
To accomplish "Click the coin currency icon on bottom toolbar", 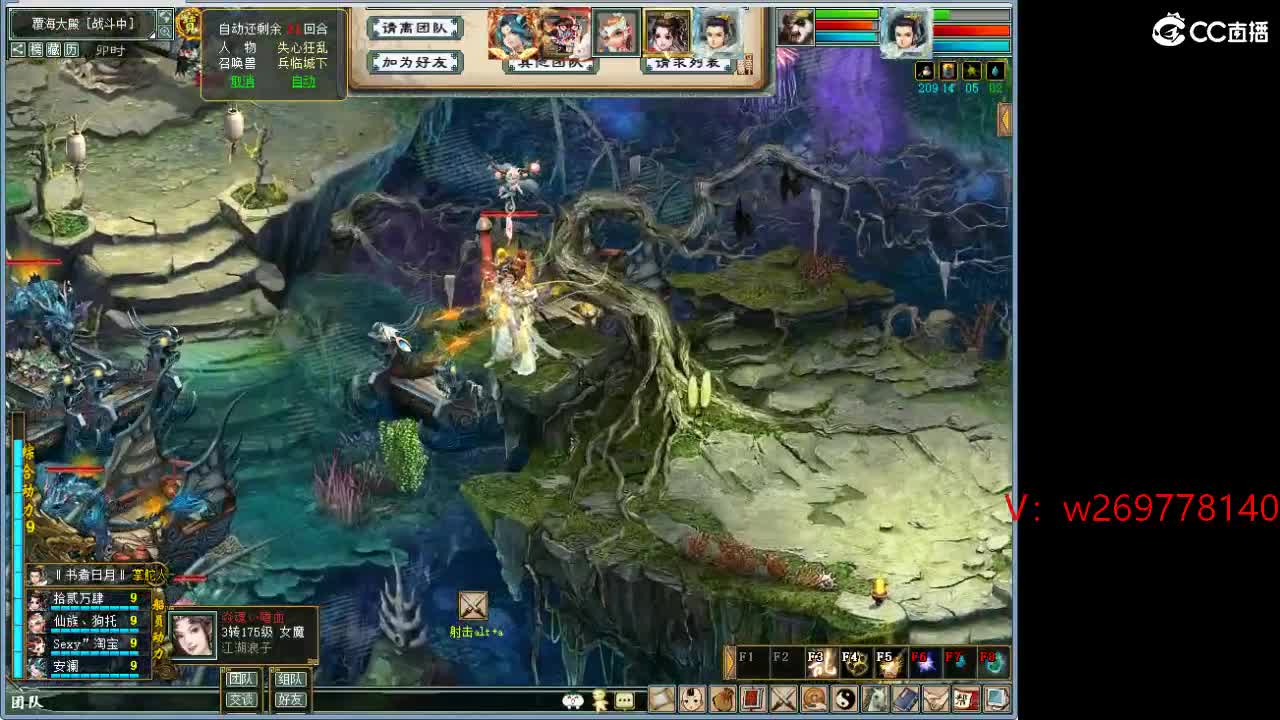I will 813,700.
